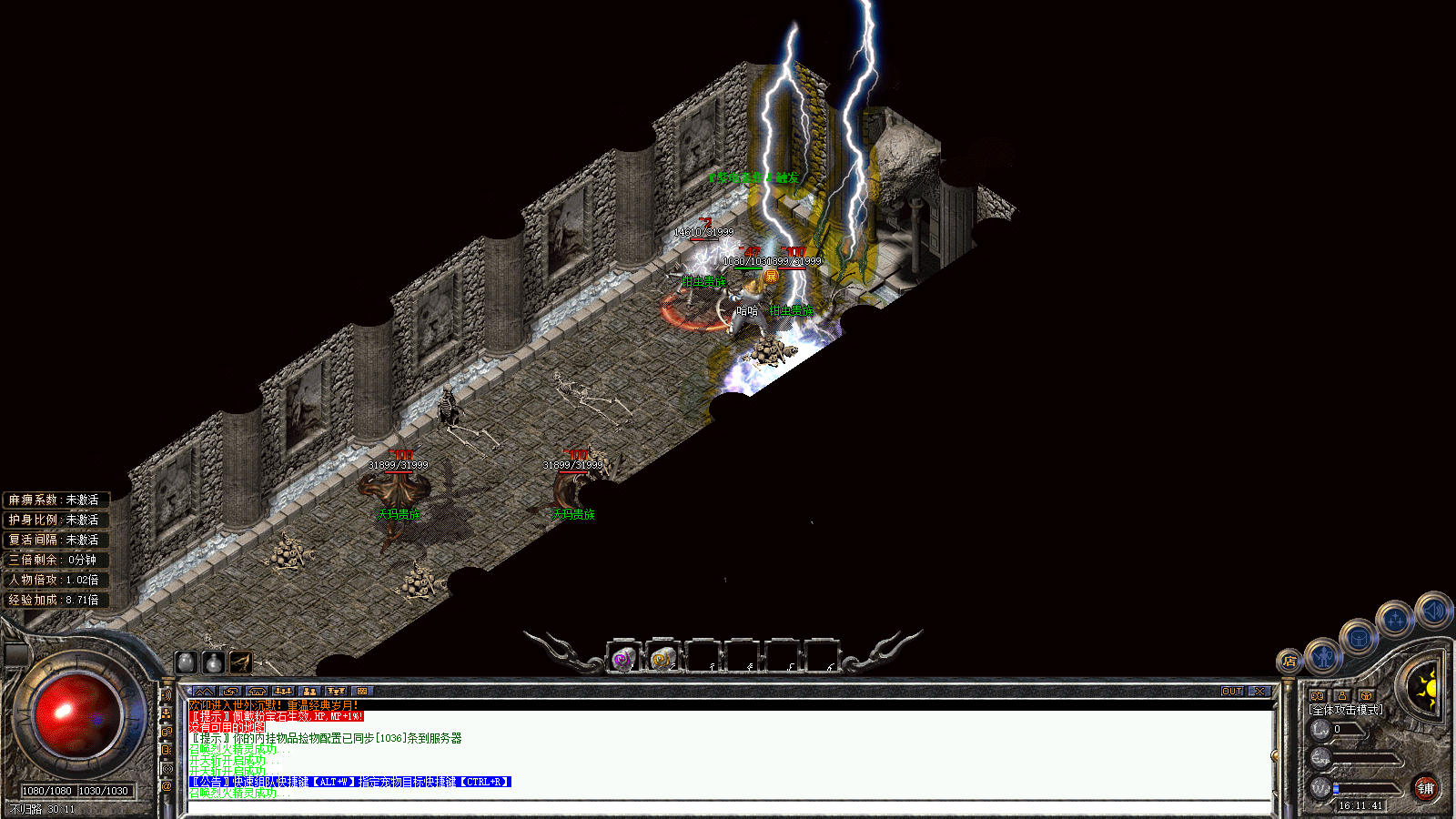Open the shop with the 店 button

[x=1289, y=662]
